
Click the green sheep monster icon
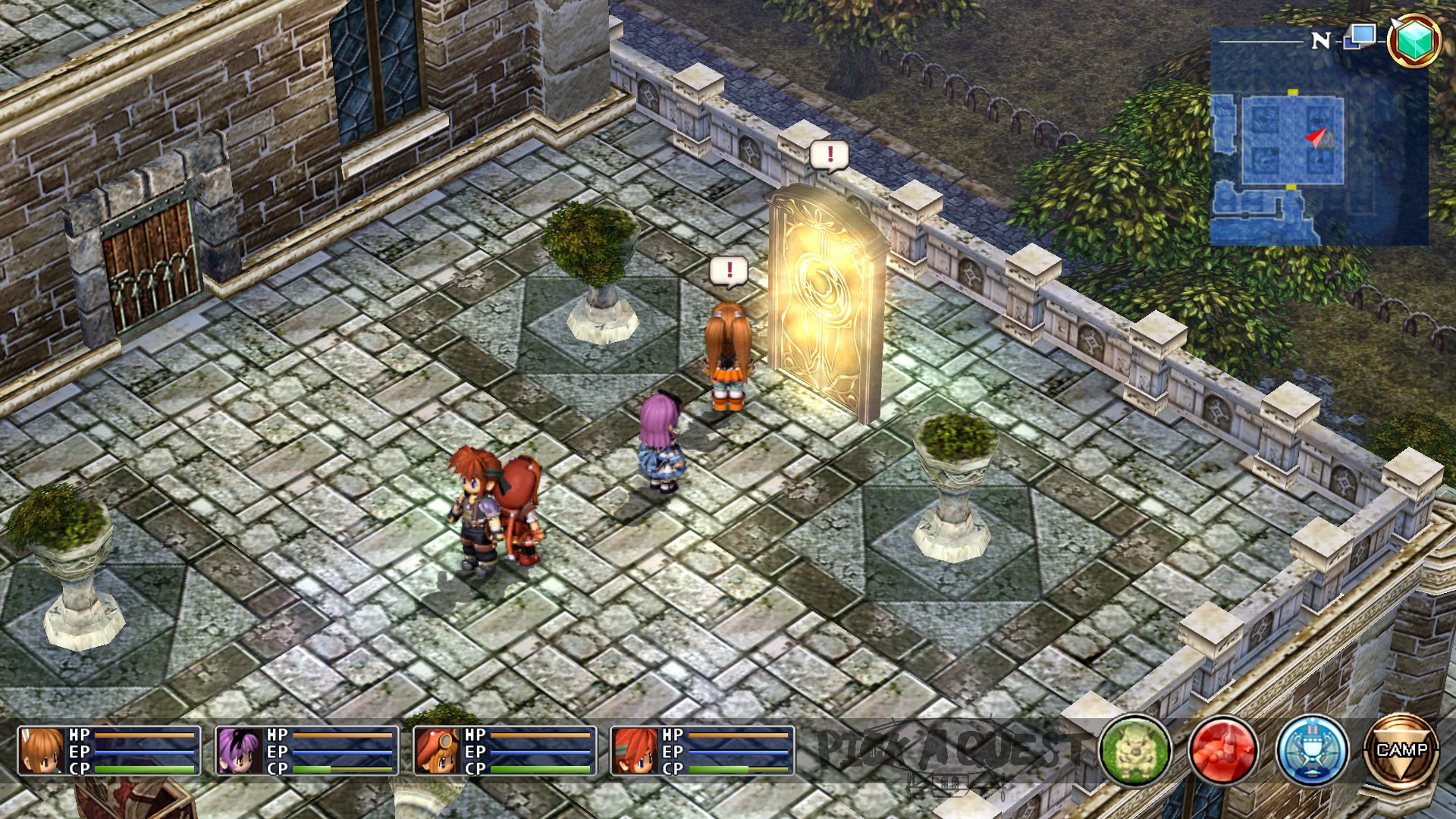coord(1135,751)
